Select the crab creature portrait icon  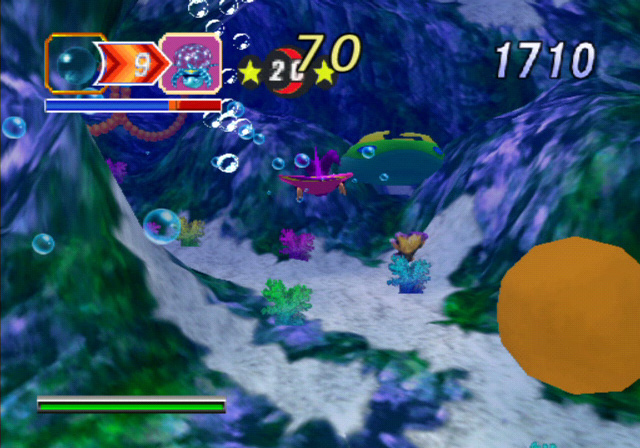[191, 65]
